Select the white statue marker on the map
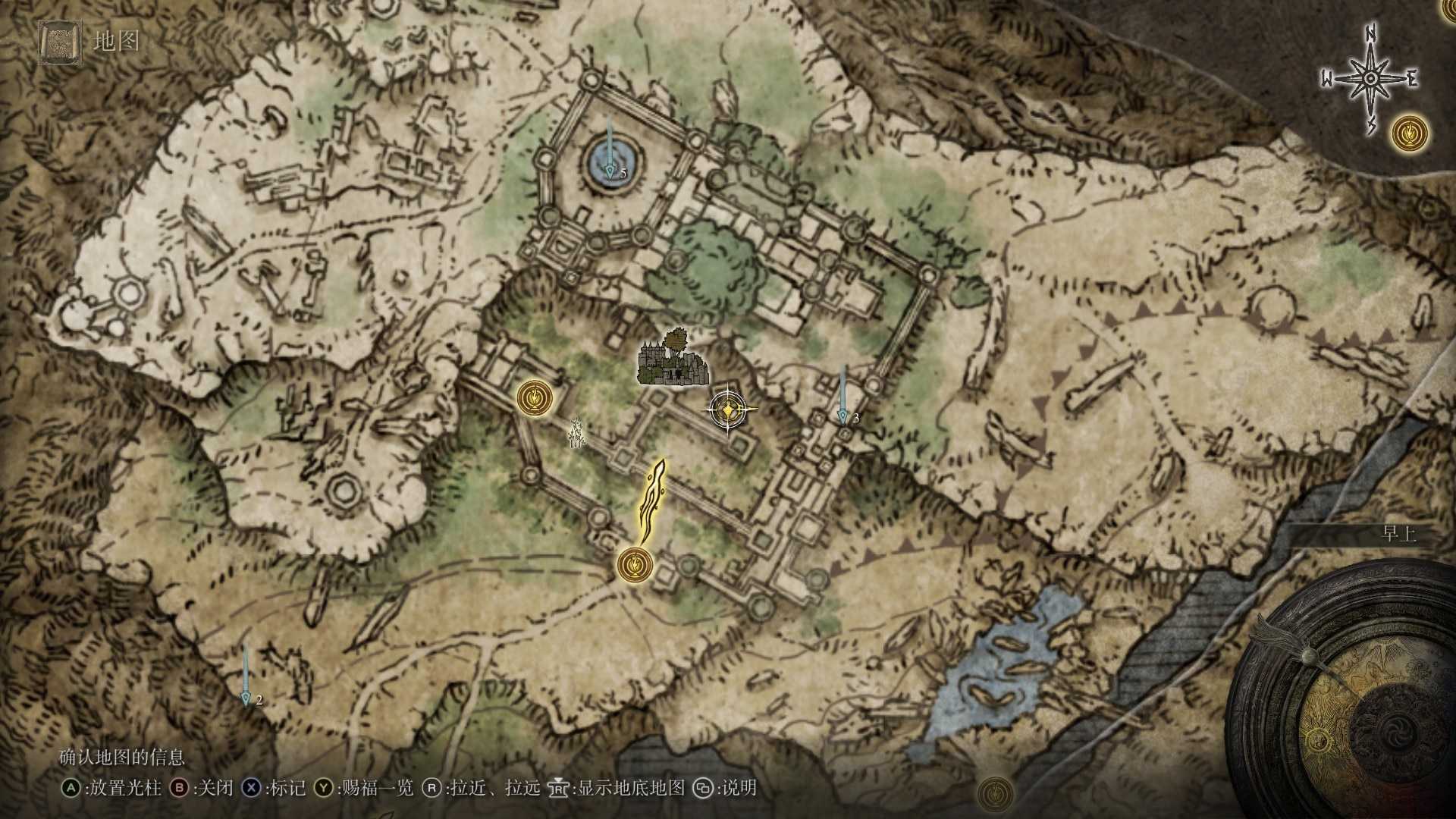Image resolution: width=1456 pixels, height=819 pixels. click(577, 432)
